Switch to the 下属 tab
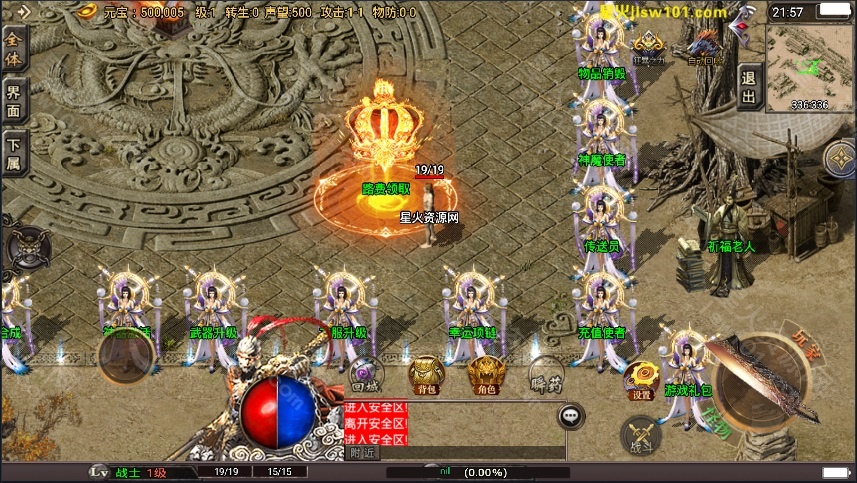The image size is (857, 483). click(x=14, y=155)
